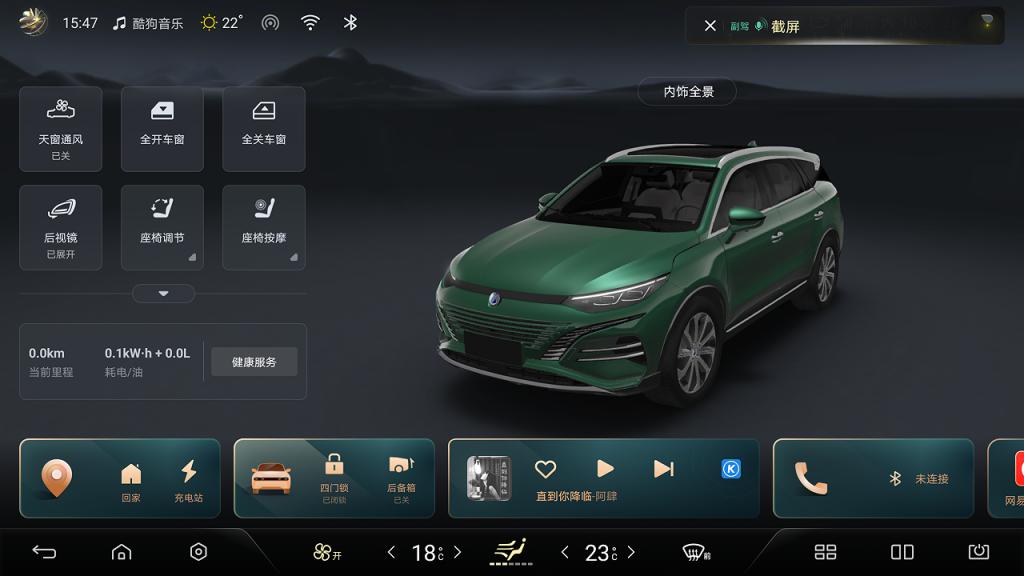1024x576 pixels.
Task: Navigate home with the 回家 icon
Action: coord(131,478)
